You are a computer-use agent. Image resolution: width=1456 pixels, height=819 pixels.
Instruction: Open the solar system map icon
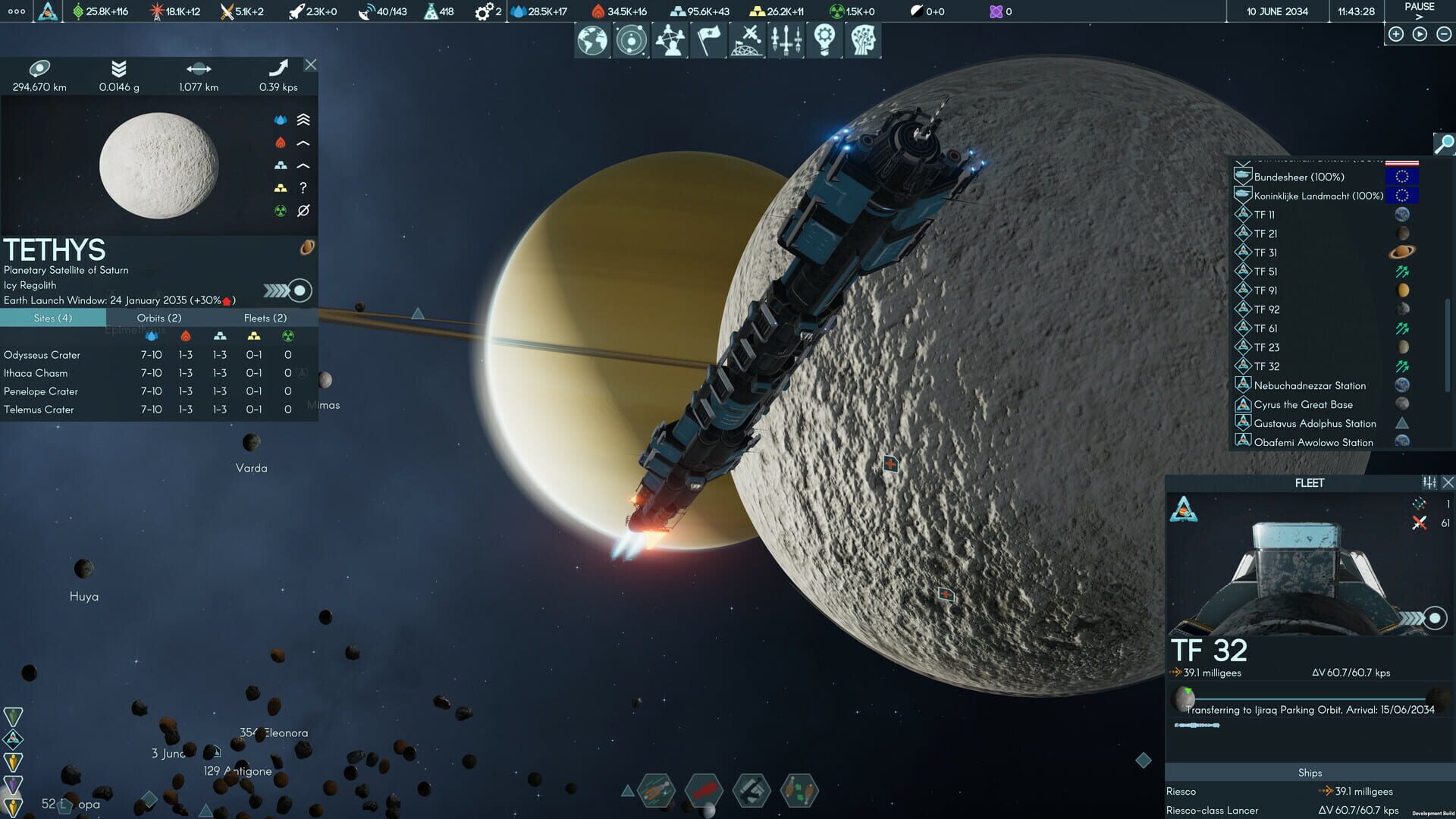pos(630,39)
